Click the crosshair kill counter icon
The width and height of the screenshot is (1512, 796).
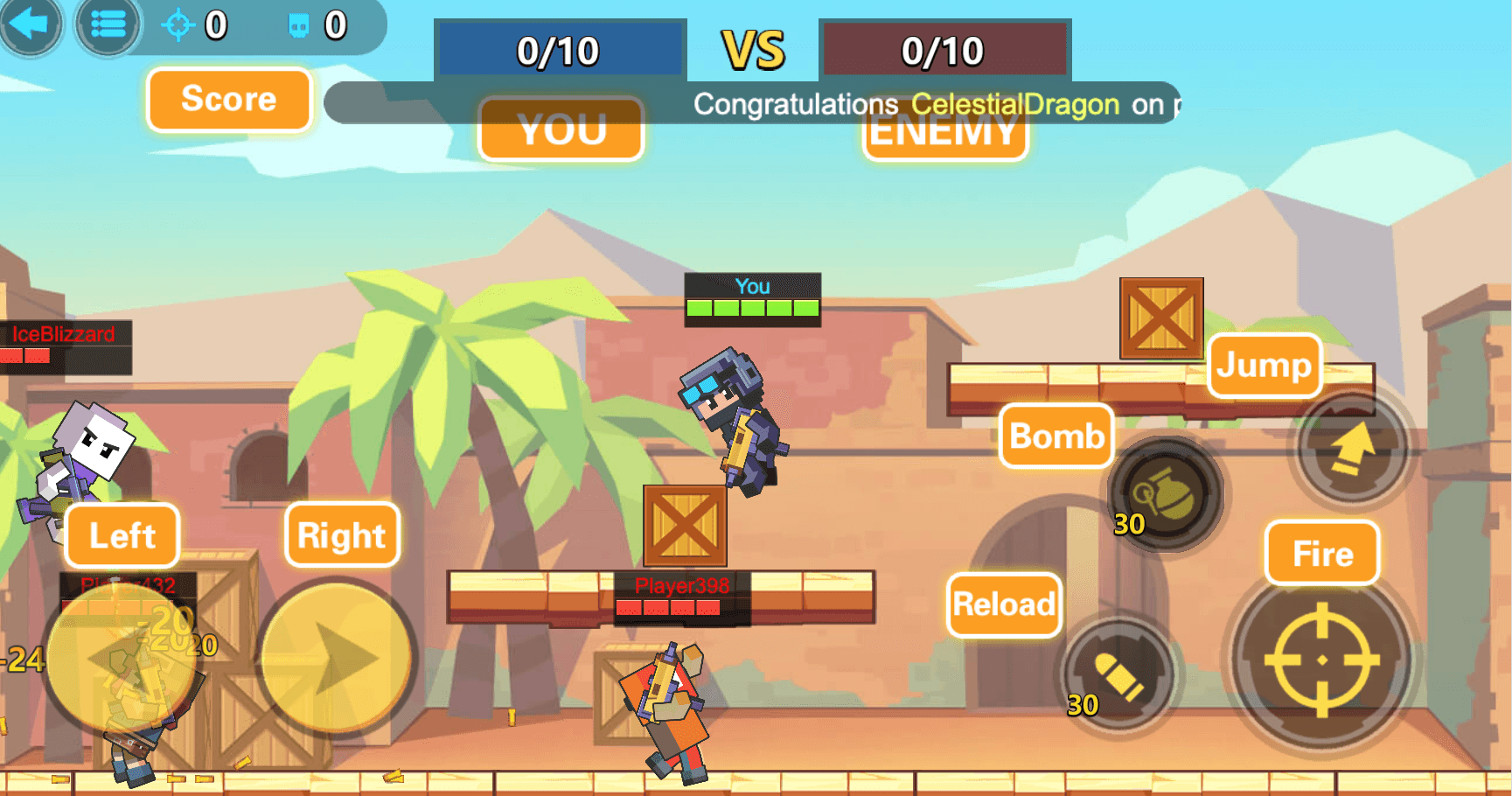click(x=178, y=26)
